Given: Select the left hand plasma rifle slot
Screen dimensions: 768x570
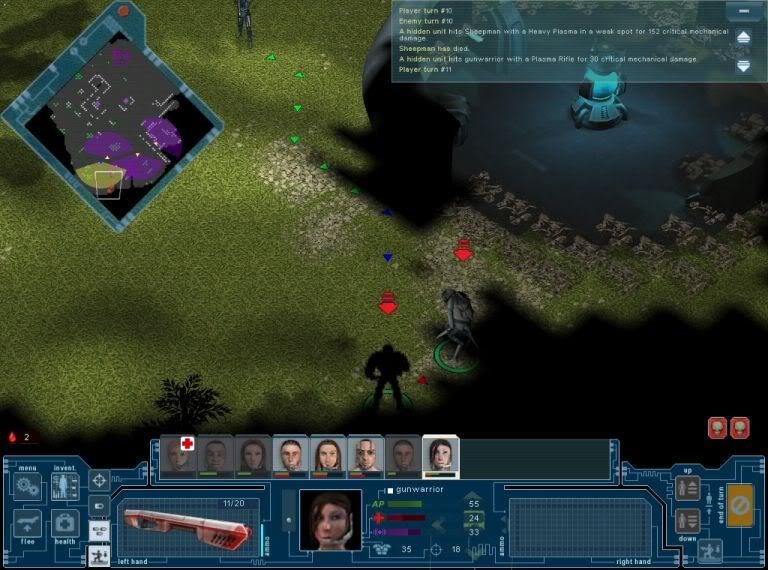Looking at the screenshot, I should click(186, 526).
